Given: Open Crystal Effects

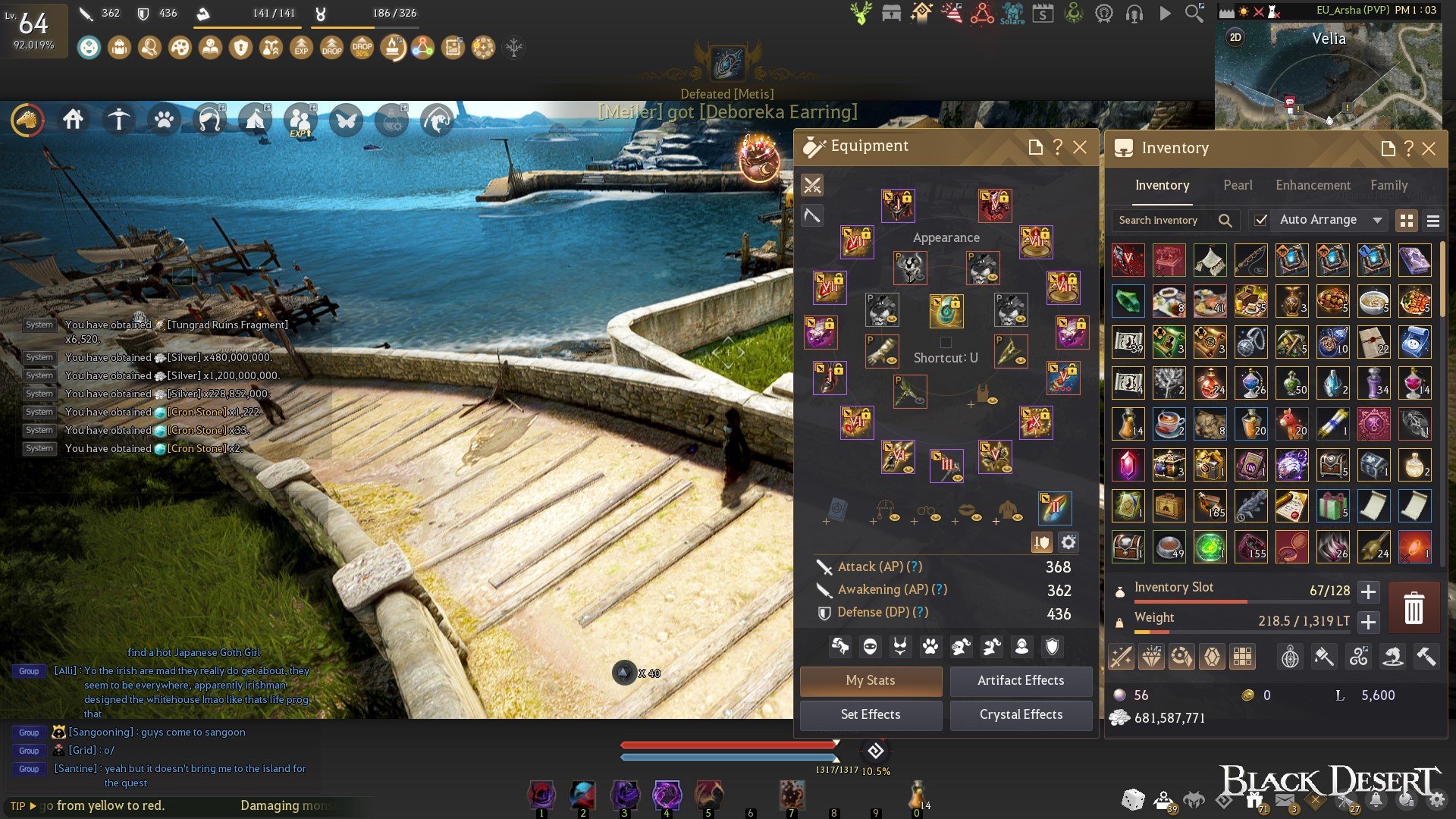Looking at the screenshot, I should point(1021,714).
